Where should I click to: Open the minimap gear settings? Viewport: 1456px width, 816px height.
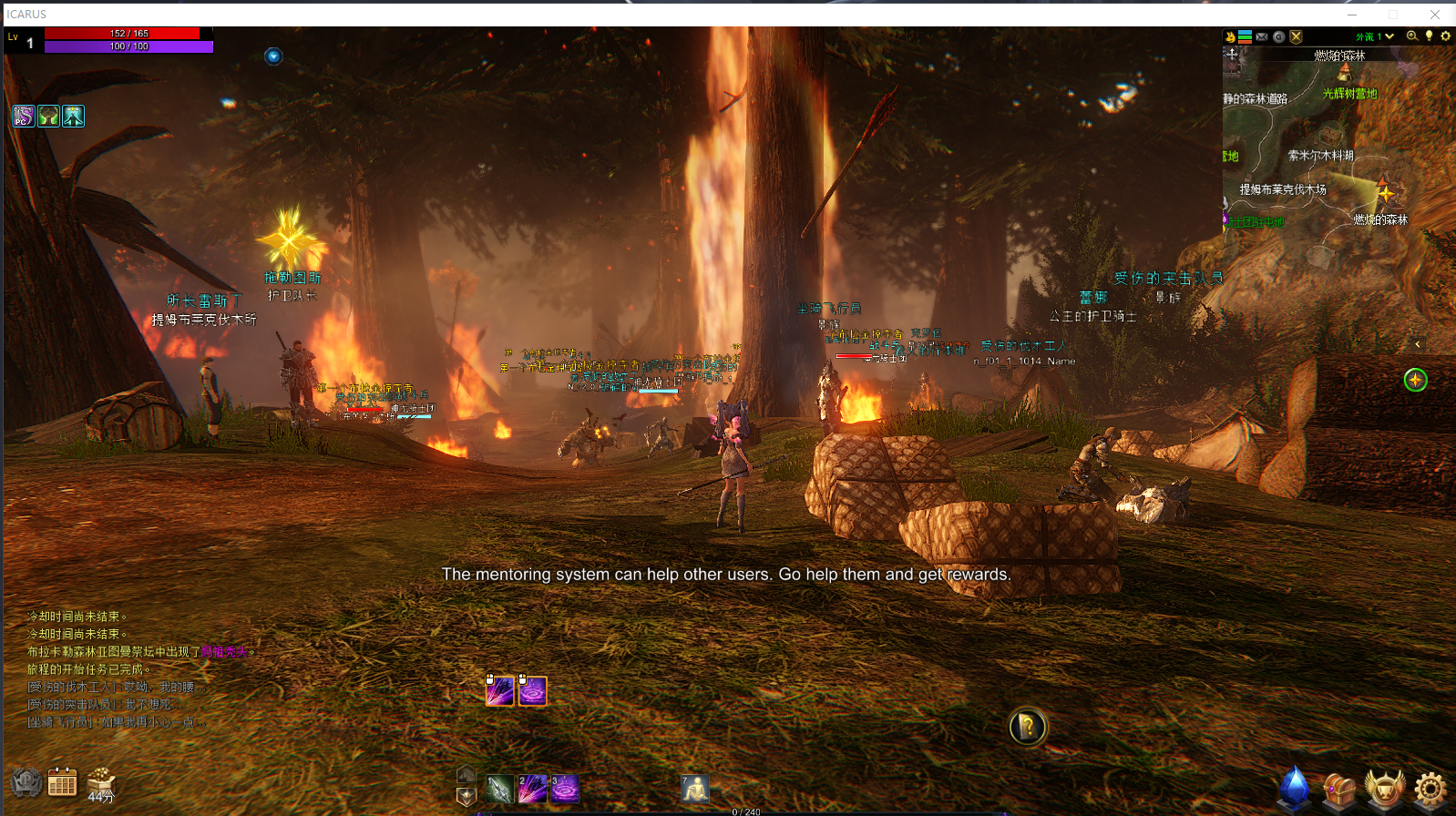coord(1445,36)
